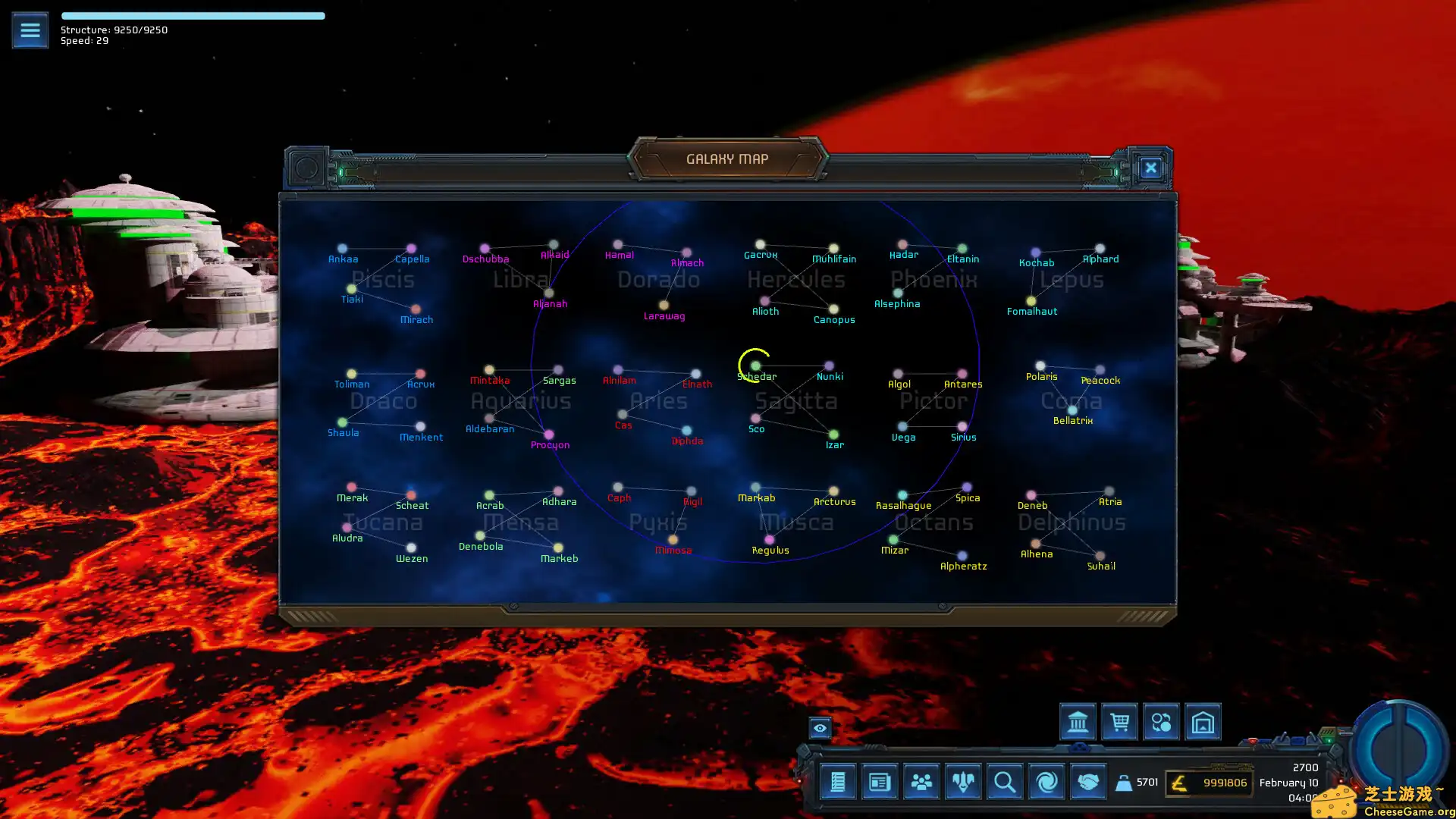Click the Galaxy Map title bar
Screen dimensions: 1456x819
pos(727,158)
